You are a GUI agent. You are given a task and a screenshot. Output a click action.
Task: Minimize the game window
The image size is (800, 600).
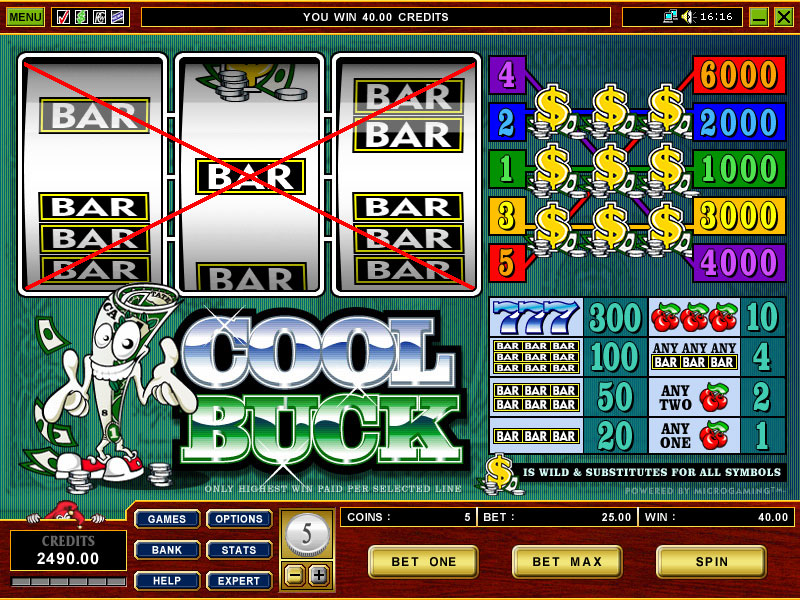[759, 17]
